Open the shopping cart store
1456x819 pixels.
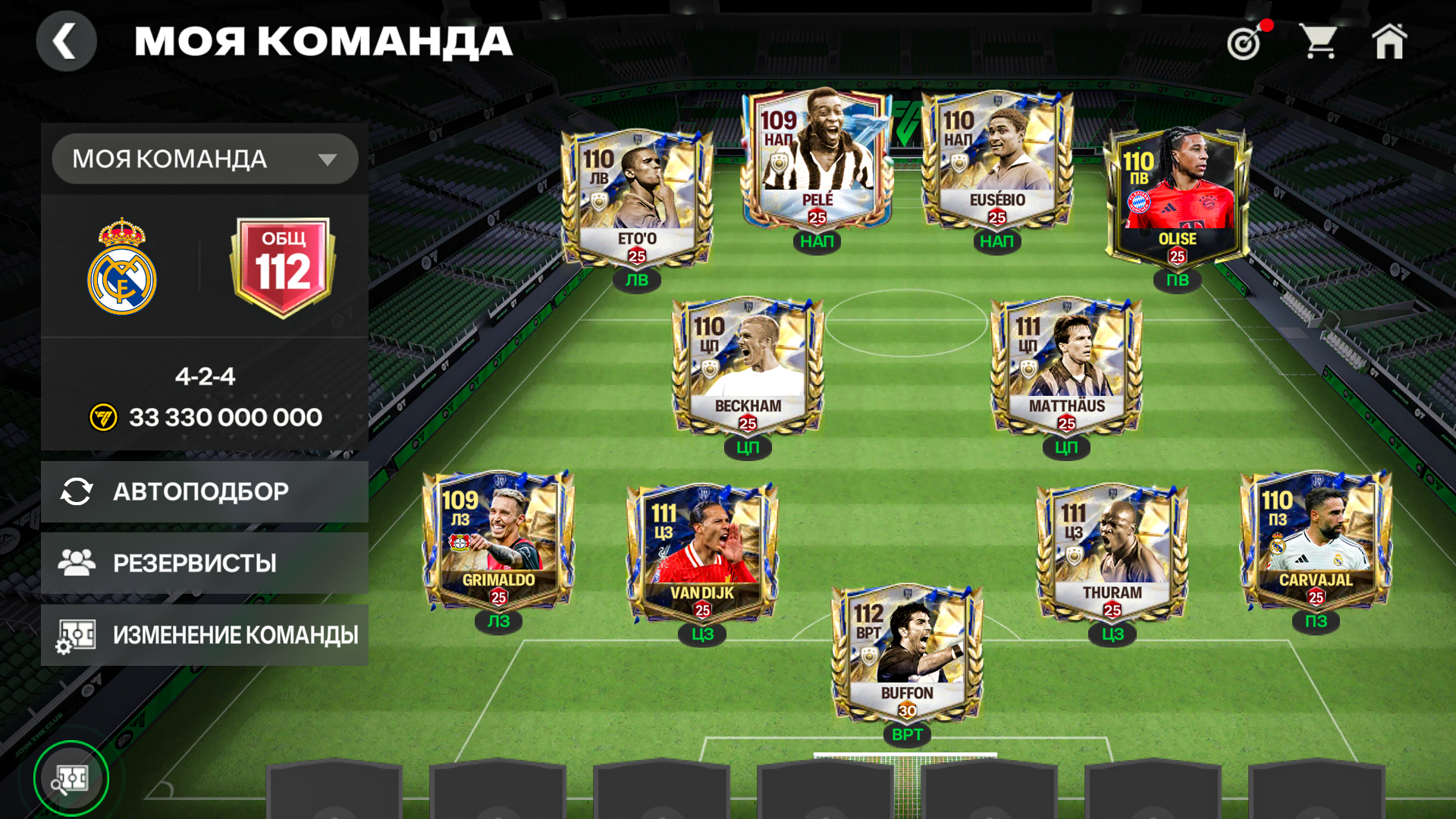1319,41
